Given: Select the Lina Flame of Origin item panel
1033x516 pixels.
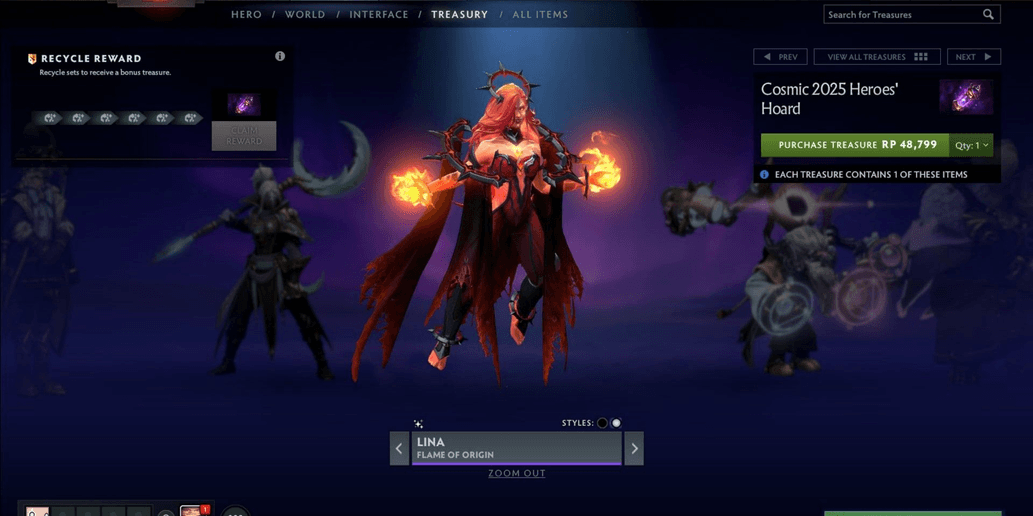Looking at the screenshot, I should point(516,448).
